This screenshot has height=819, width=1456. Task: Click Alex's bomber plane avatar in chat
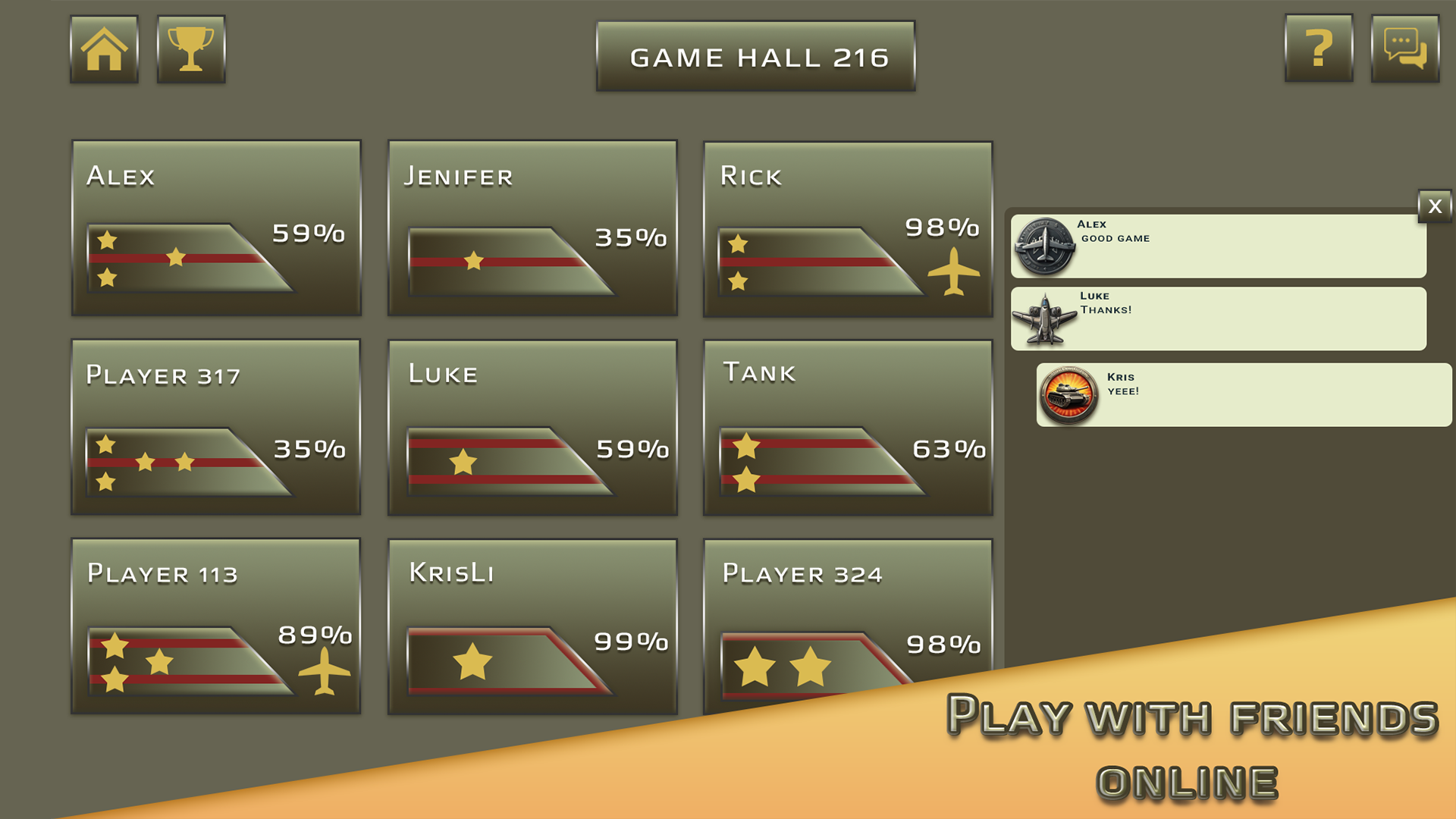click(x=1044, y=248)
